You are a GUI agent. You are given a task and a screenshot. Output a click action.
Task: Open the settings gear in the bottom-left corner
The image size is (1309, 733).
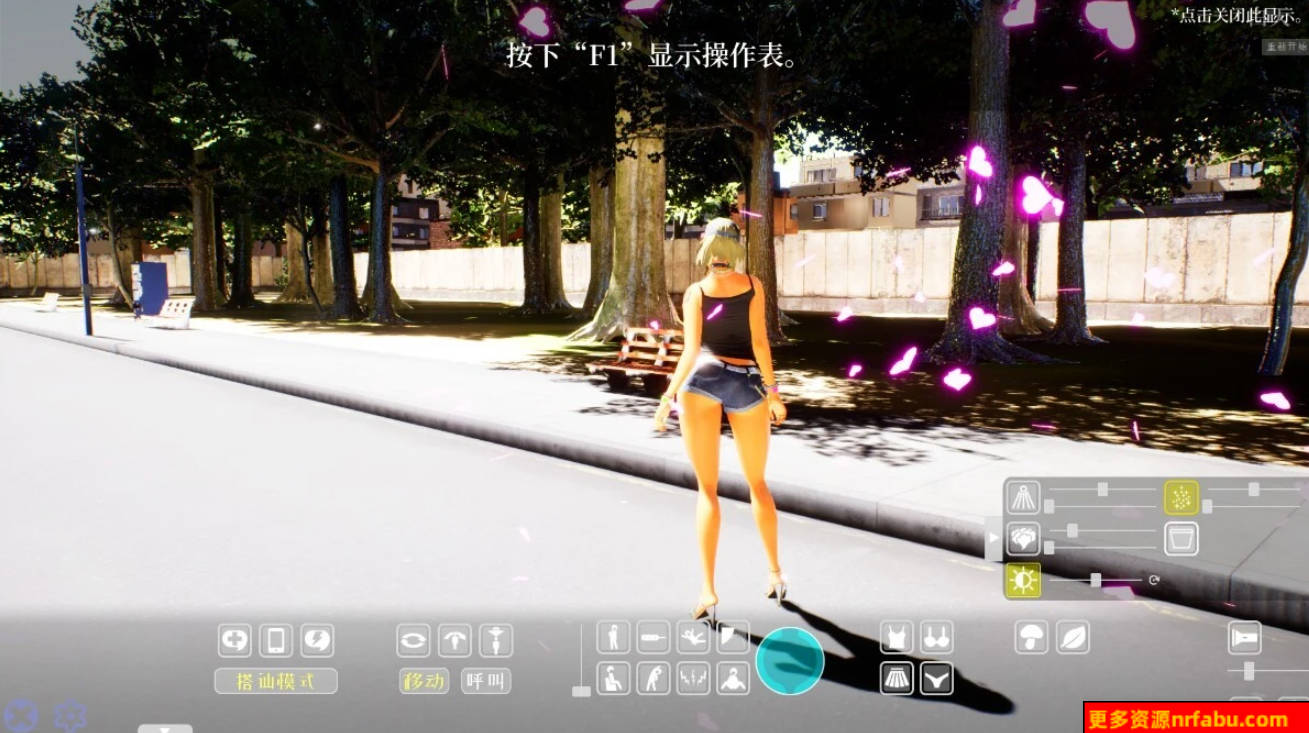click(68, 714)
